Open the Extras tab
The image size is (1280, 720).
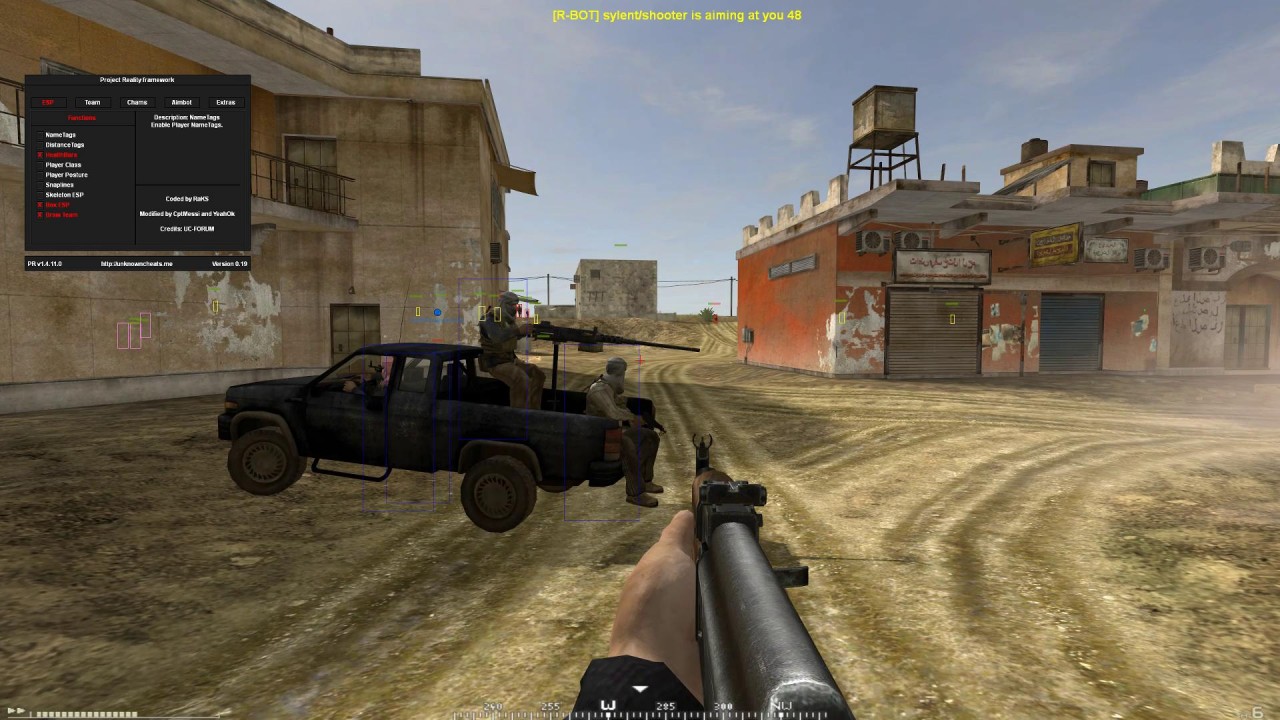(226, 102)
